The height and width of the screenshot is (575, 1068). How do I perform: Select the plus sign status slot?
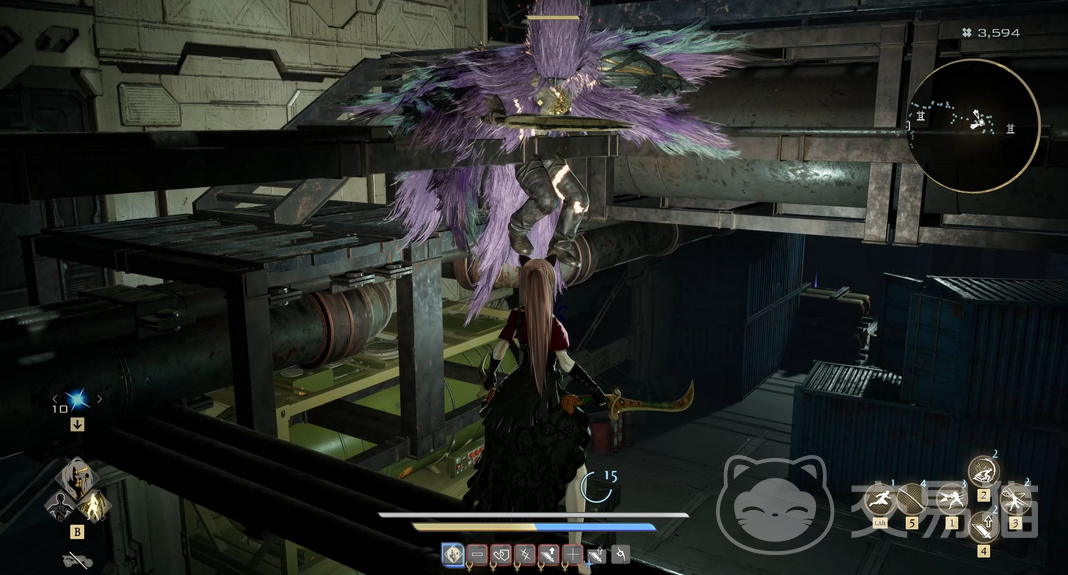tap(572, 553)
